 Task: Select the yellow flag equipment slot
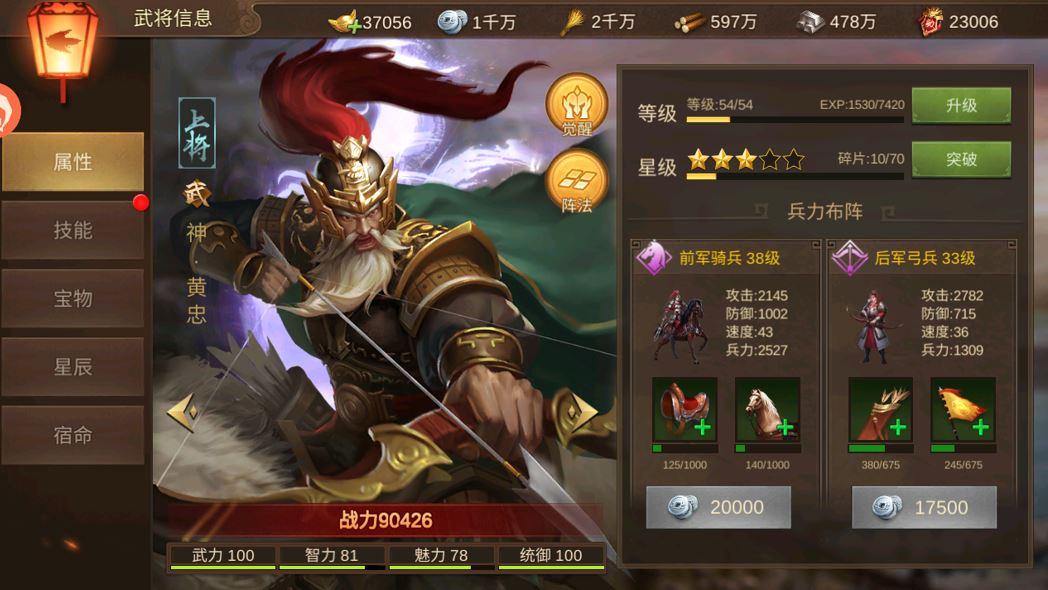(x=962, y=409)
